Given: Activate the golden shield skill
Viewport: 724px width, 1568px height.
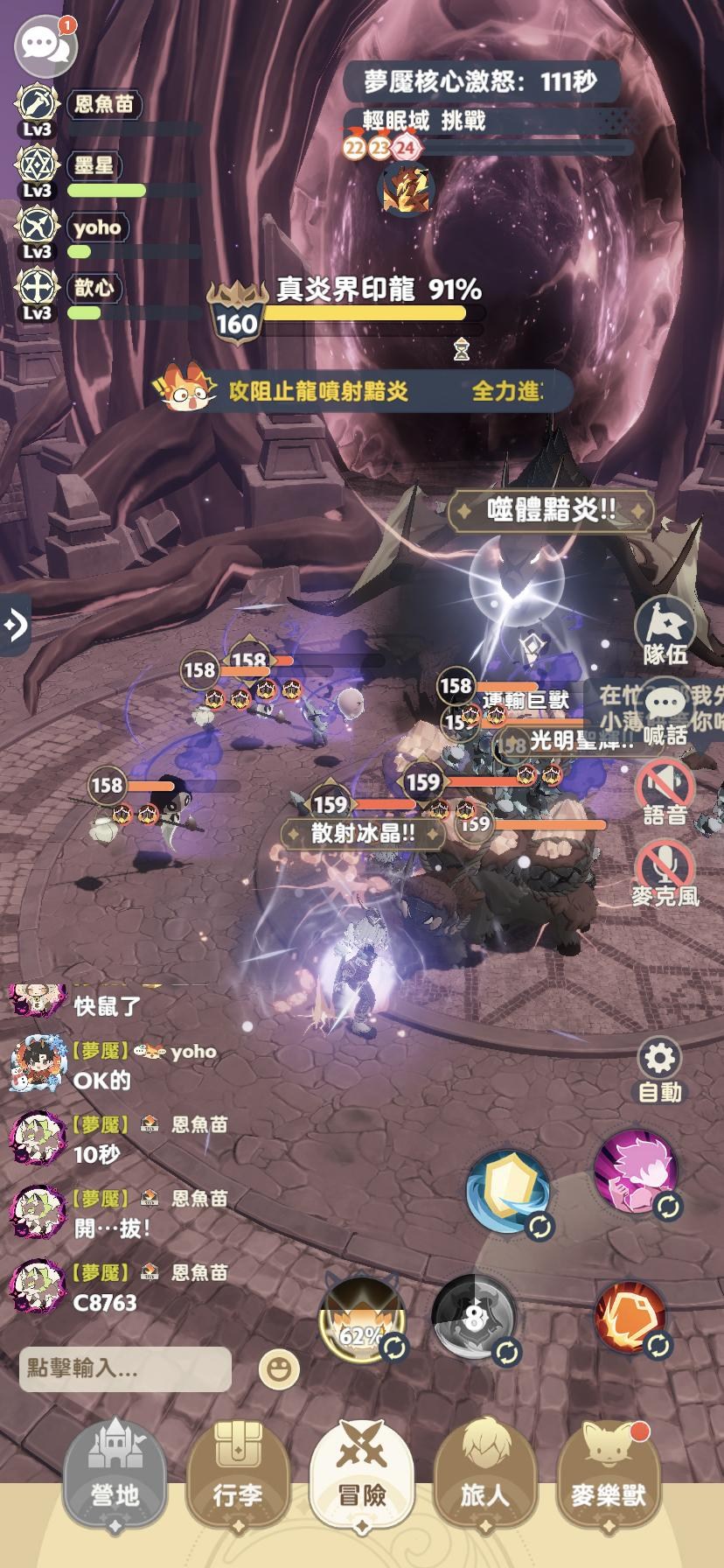Looking at the screenshot, I should pyautogui.click(x=508, y=1192).
